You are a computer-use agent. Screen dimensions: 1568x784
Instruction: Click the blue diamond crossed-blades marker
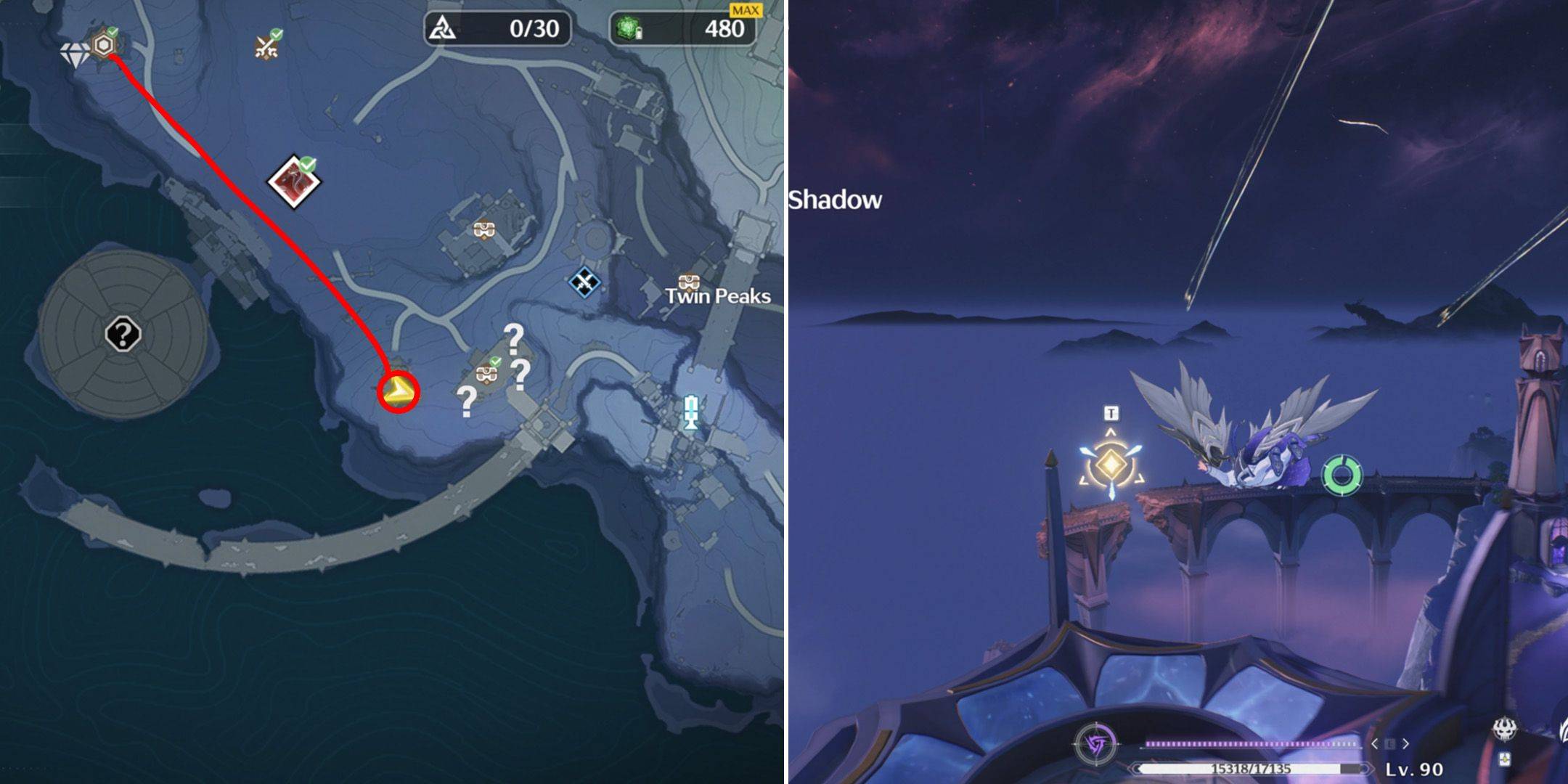[x=584, y=282]
